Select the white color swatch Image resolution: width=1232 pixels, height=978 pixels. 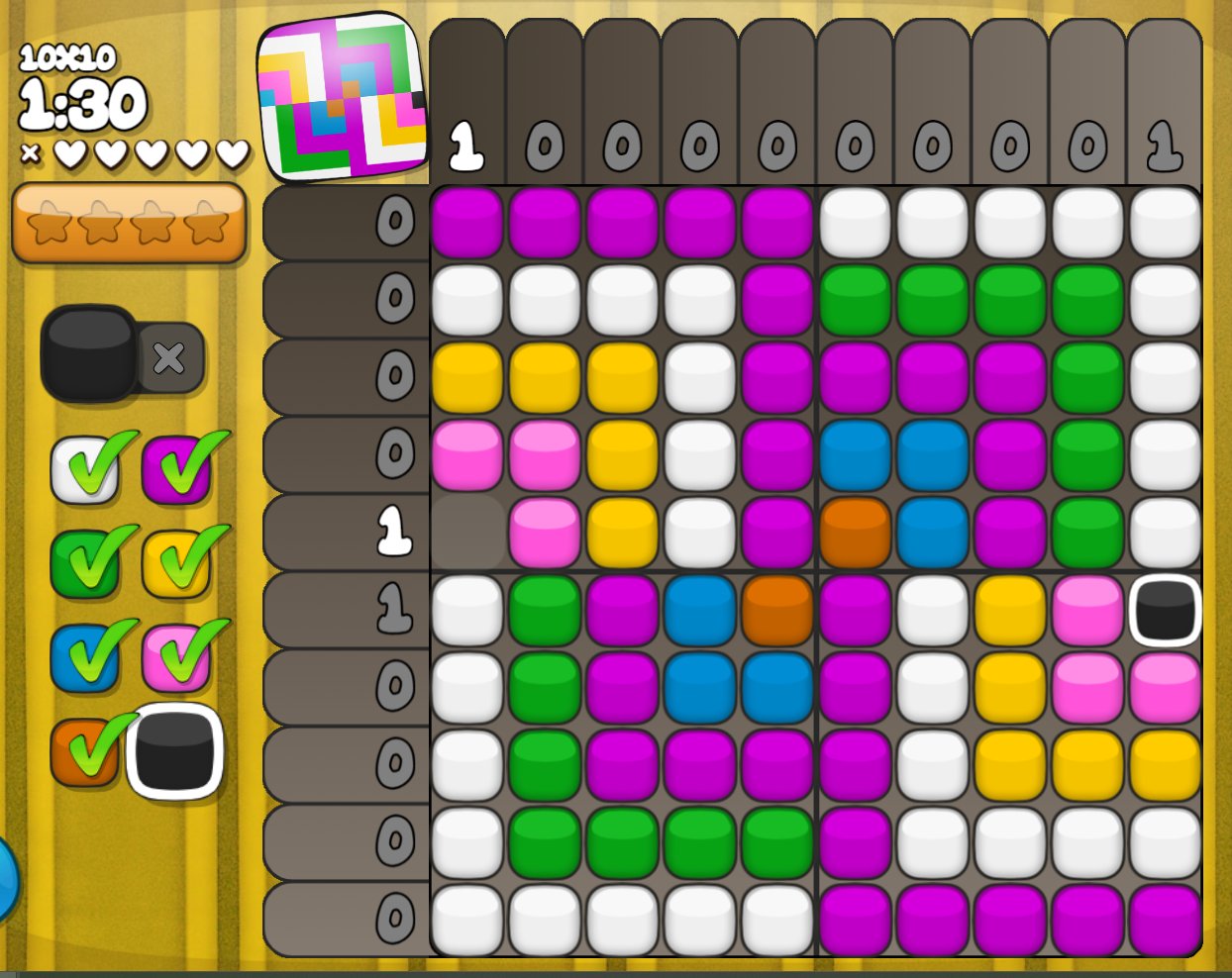(x=85, y=471)
